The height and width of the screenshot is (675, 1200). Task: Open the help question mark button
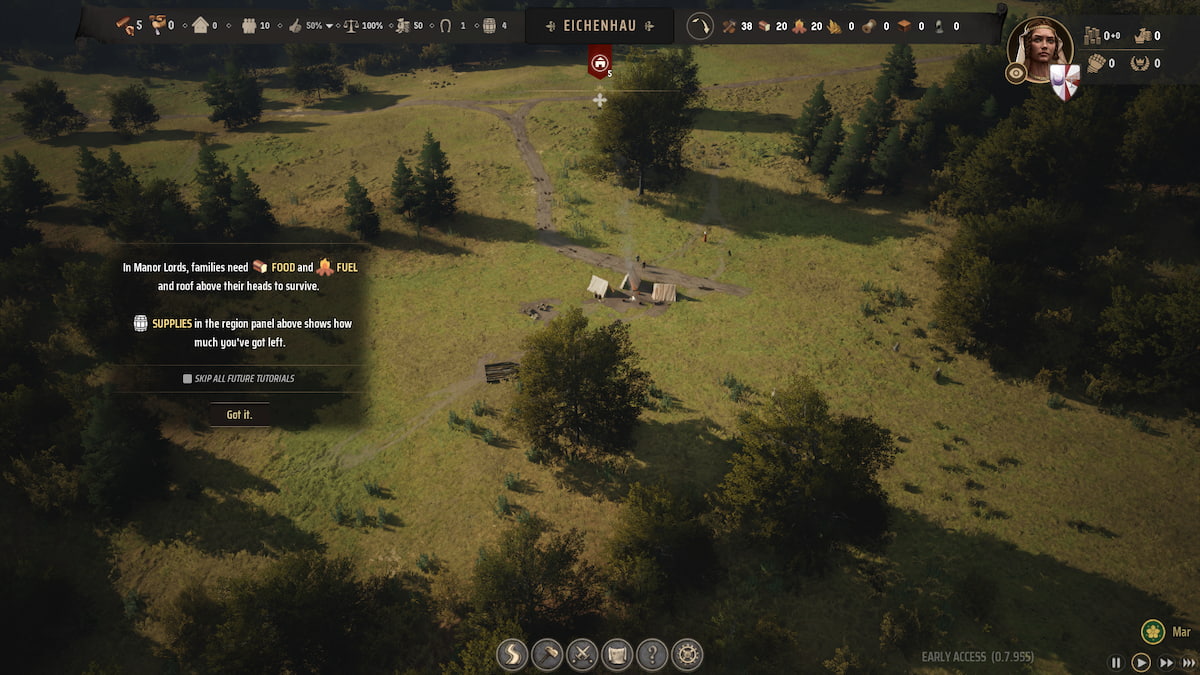point(652,655)
